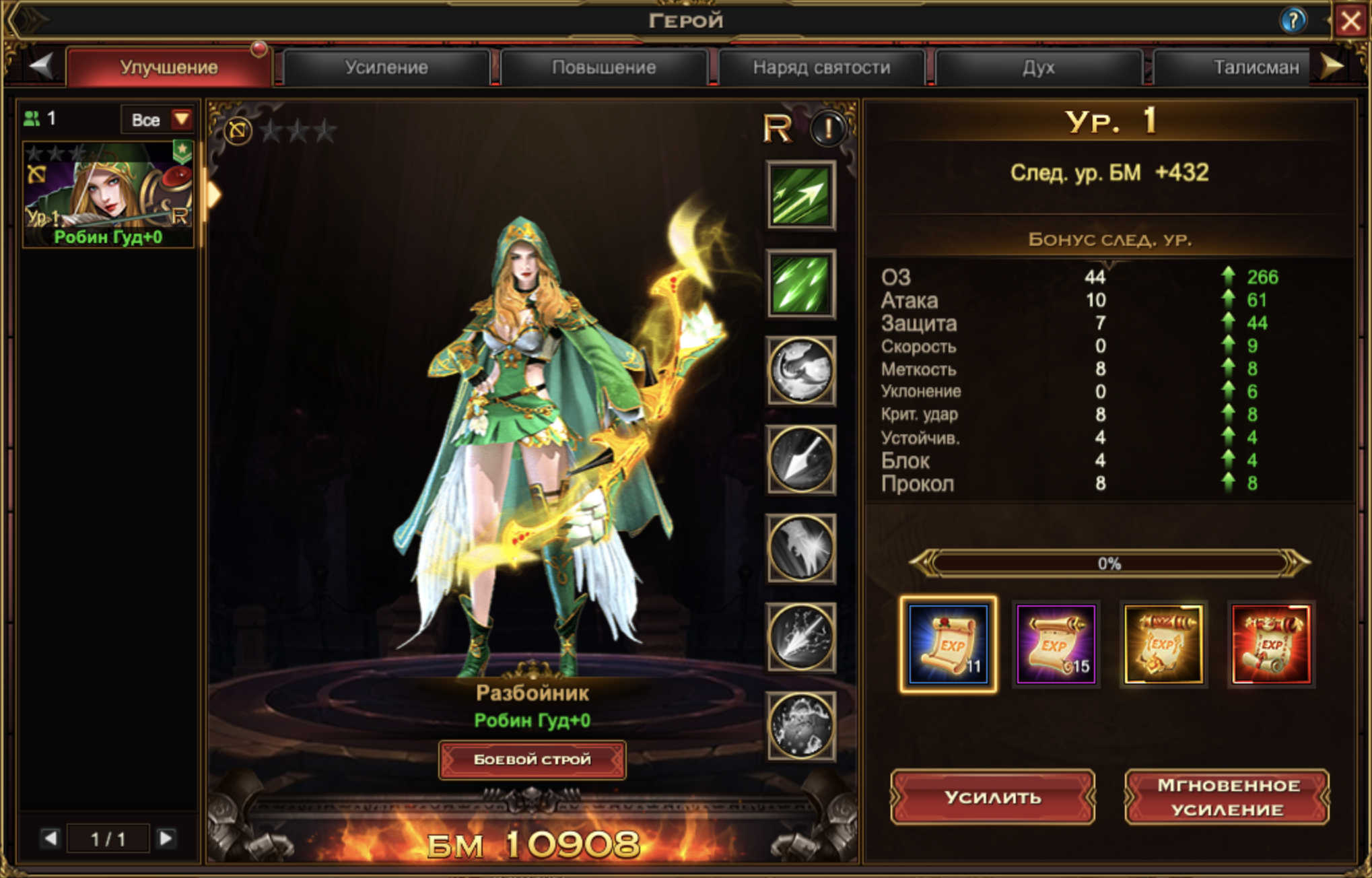View the green single arrow skill

point(800,195)
